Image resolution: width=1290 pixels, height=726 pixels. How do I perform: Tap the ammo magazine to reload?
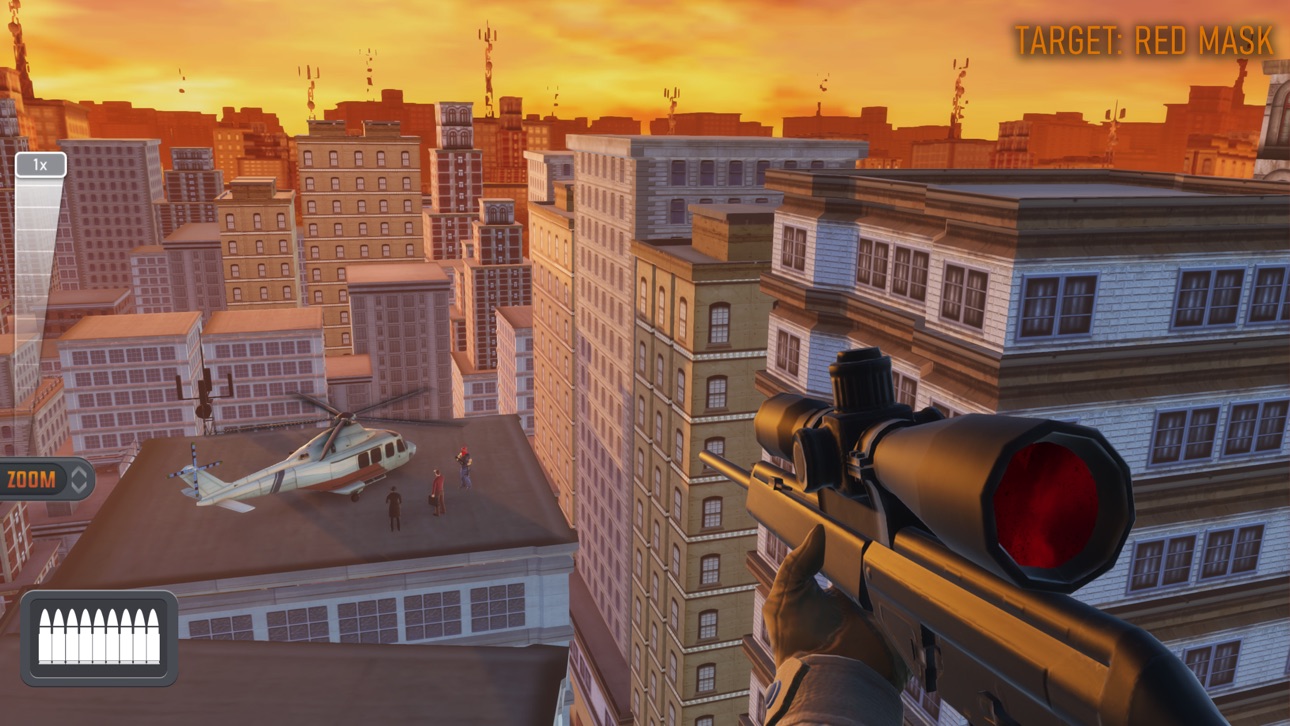[x=98, y=636]
